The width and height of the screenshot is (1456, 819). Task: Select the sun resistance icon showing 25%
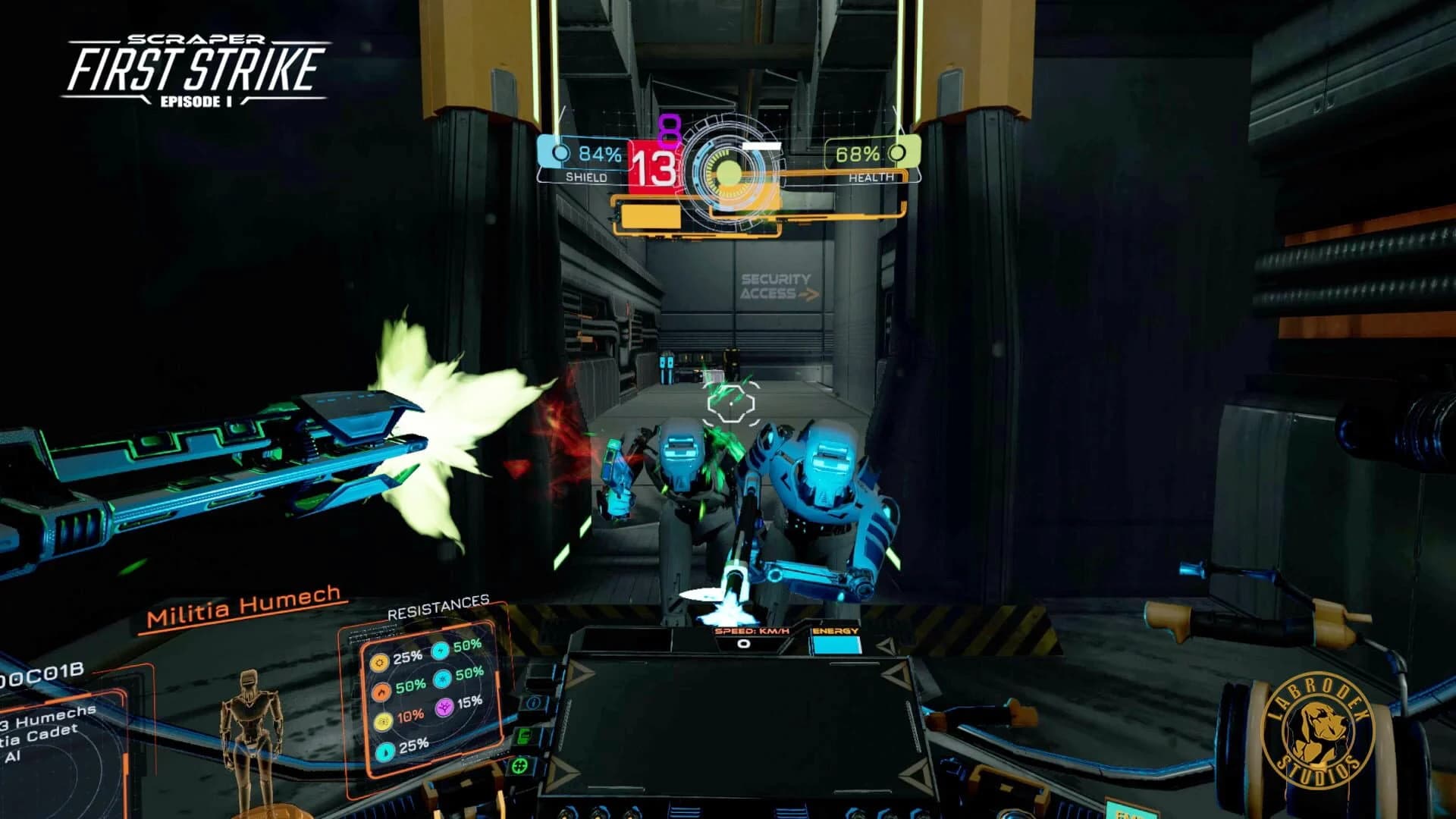pos(380,663)
